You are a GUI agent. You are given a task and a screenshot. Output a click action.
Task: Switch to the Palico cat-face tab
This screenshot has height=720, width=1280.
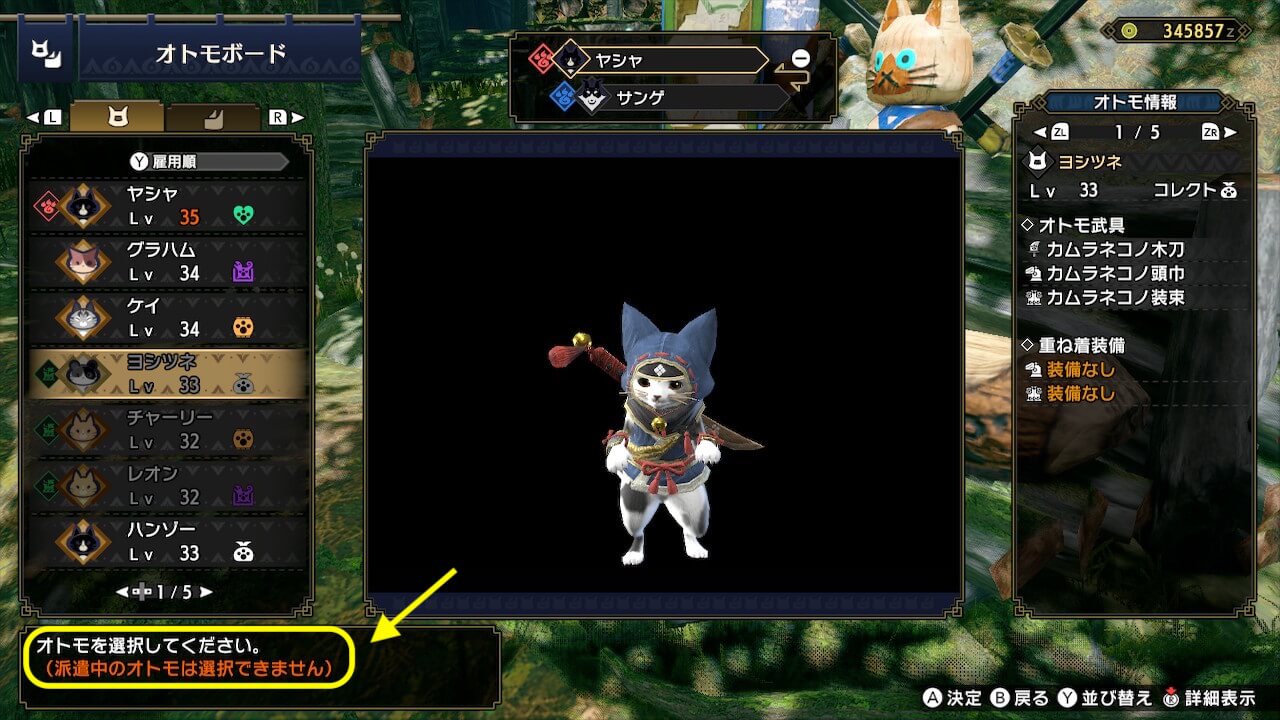click(118, 117)
